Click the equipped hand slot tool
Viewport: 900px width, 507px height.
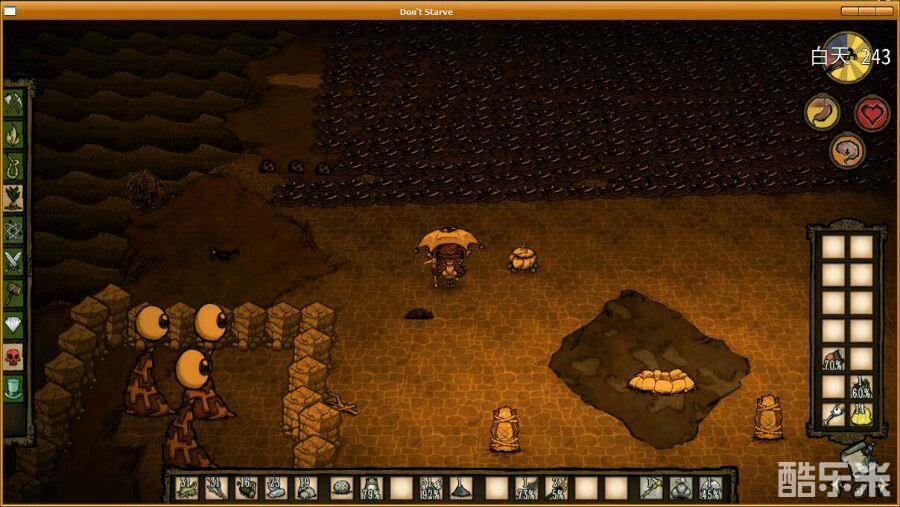coord(651,488)
